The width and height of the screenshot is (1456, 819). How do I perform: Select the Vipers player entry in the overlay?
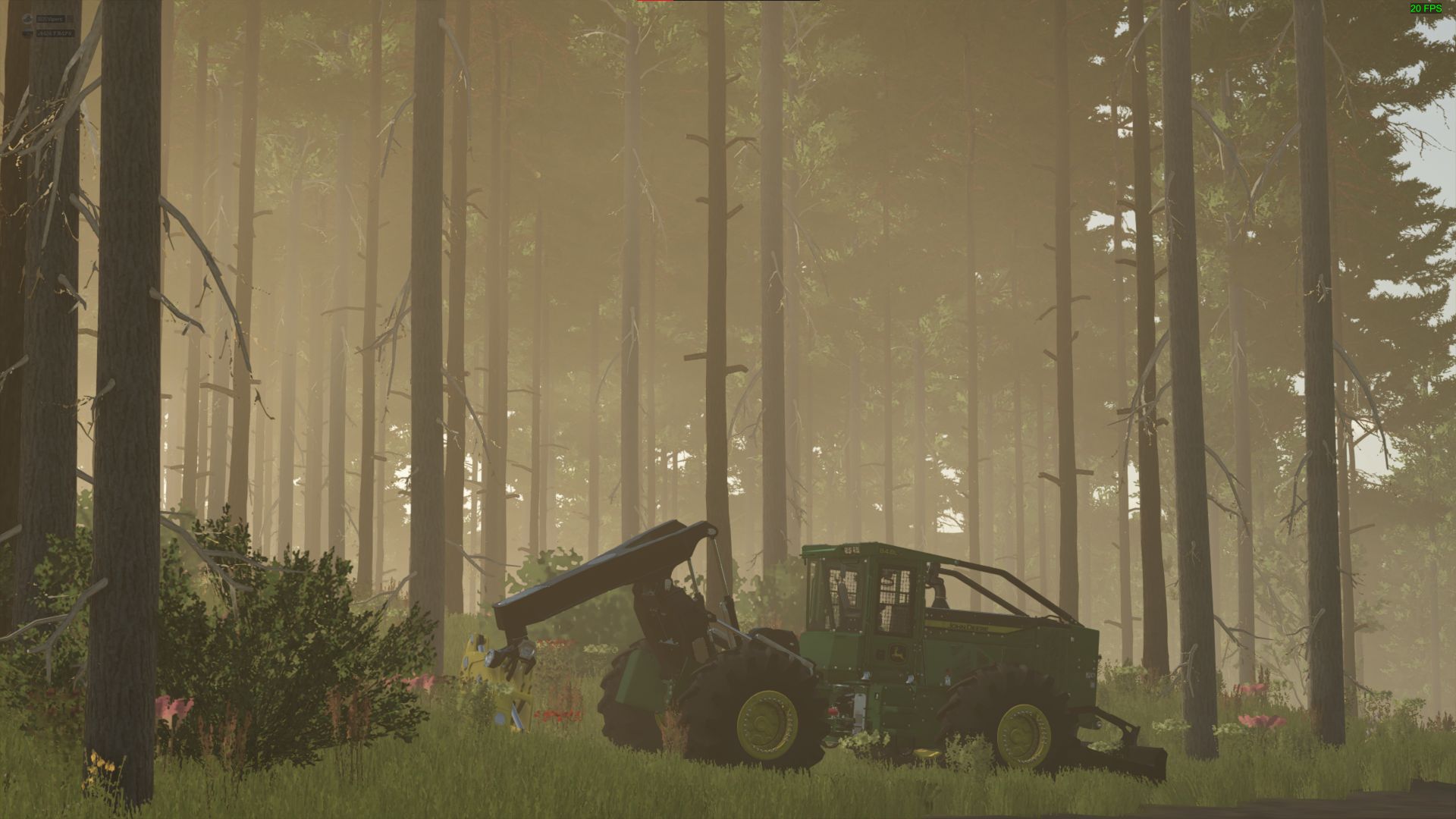tap(50, 18)
